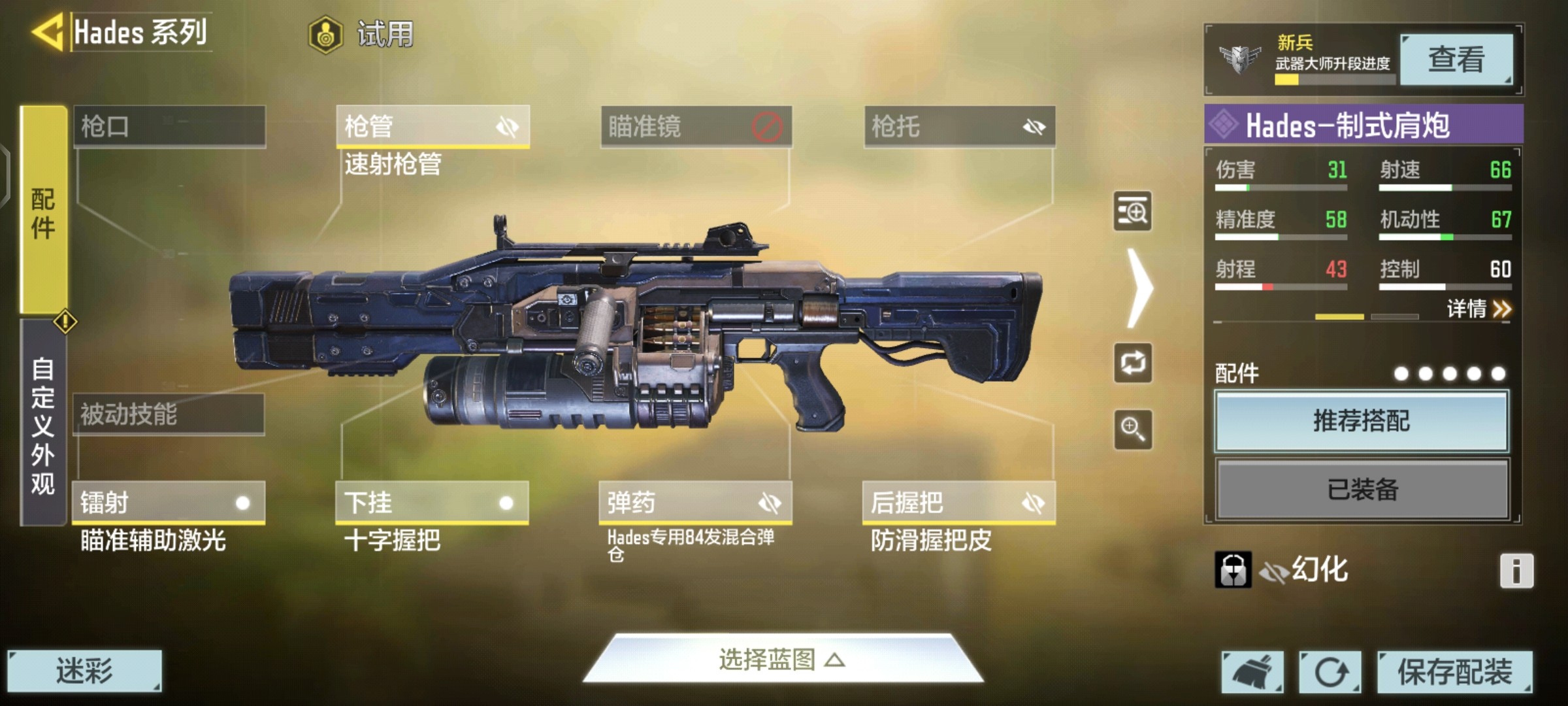Go back from the Hades 系列 screen
Image resolution: width=1568 pixels, height=706 pixels.
click(x=47, y=31)
